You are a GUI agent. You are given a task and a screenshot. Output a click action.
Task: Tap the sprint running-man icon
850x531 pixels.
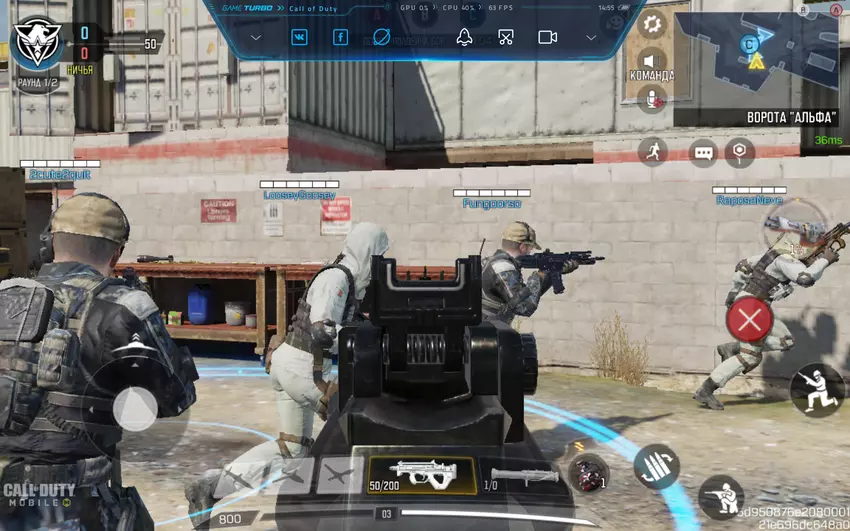tap(652, 151)
